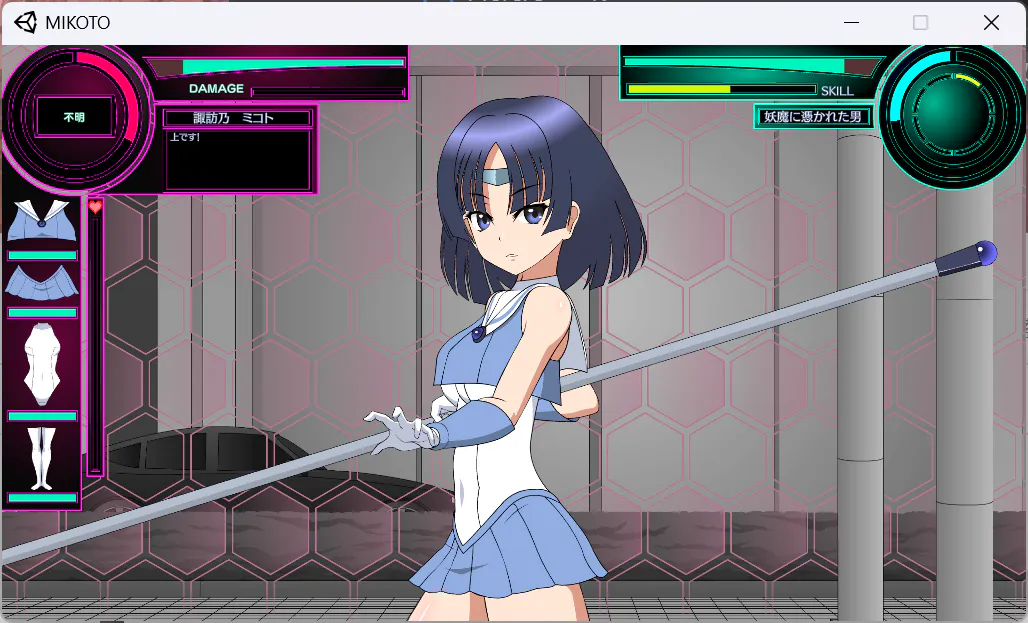Select the blue pleated skirt costume icon

coord(41,283)
